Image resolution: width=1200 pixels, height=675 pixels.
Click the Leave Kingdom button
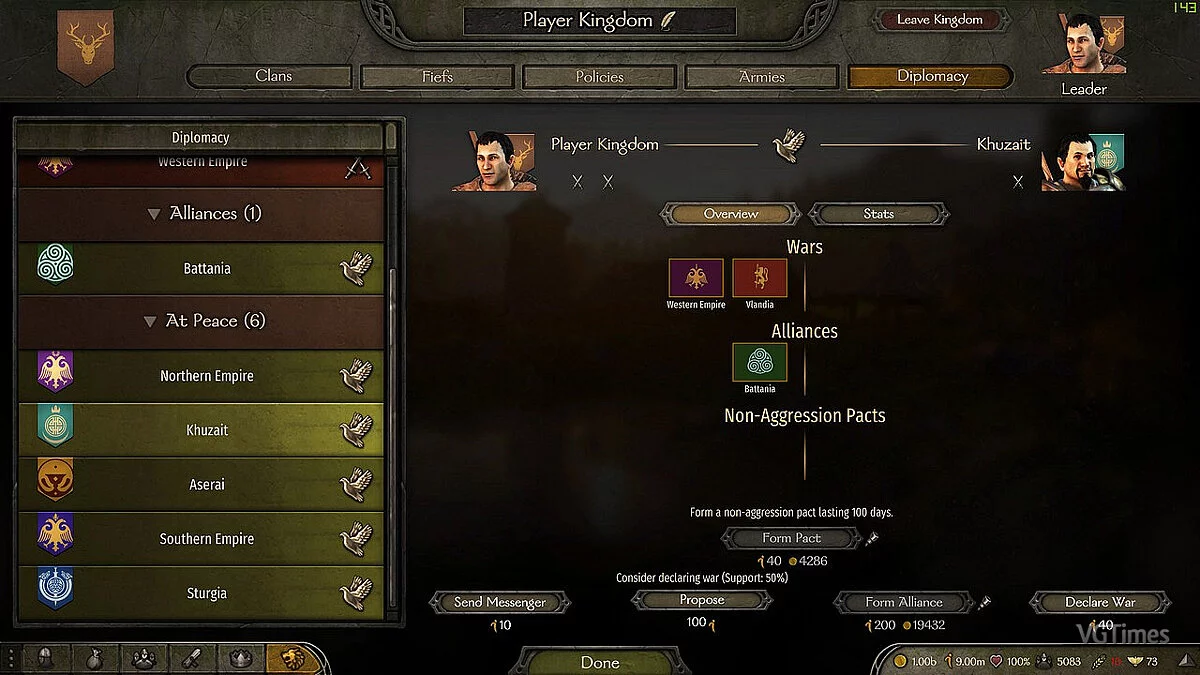[x=939, y=20]
